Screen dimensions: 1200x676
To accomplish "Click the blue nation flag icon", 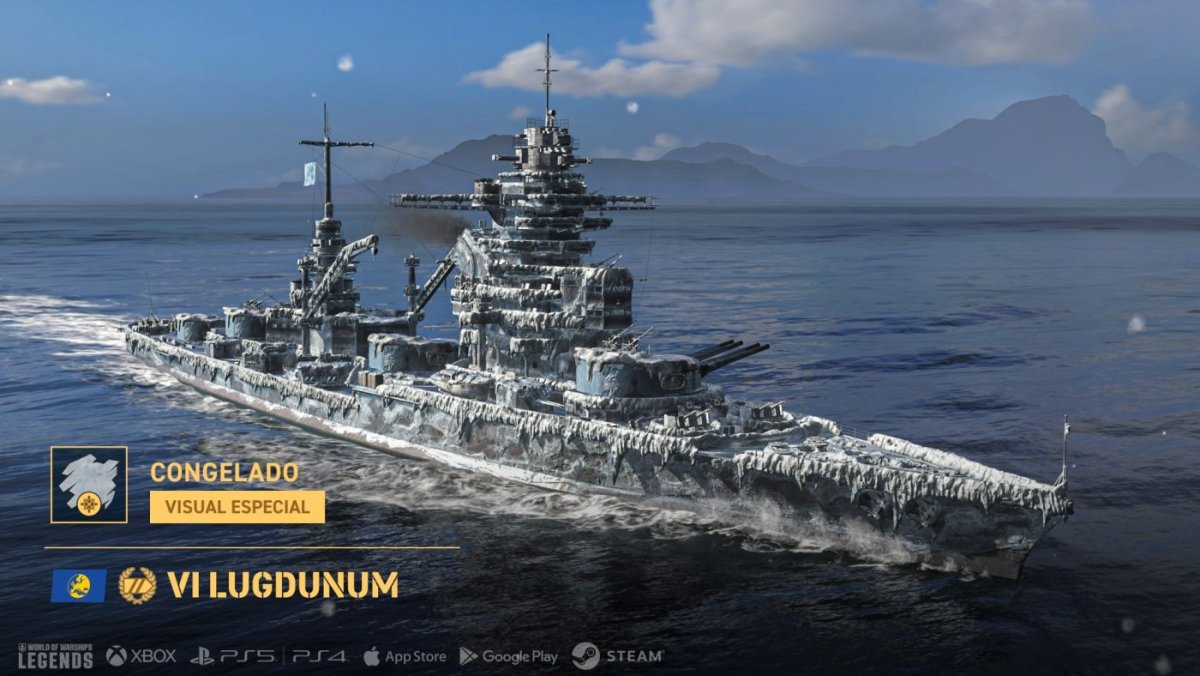I will point(78,585).
